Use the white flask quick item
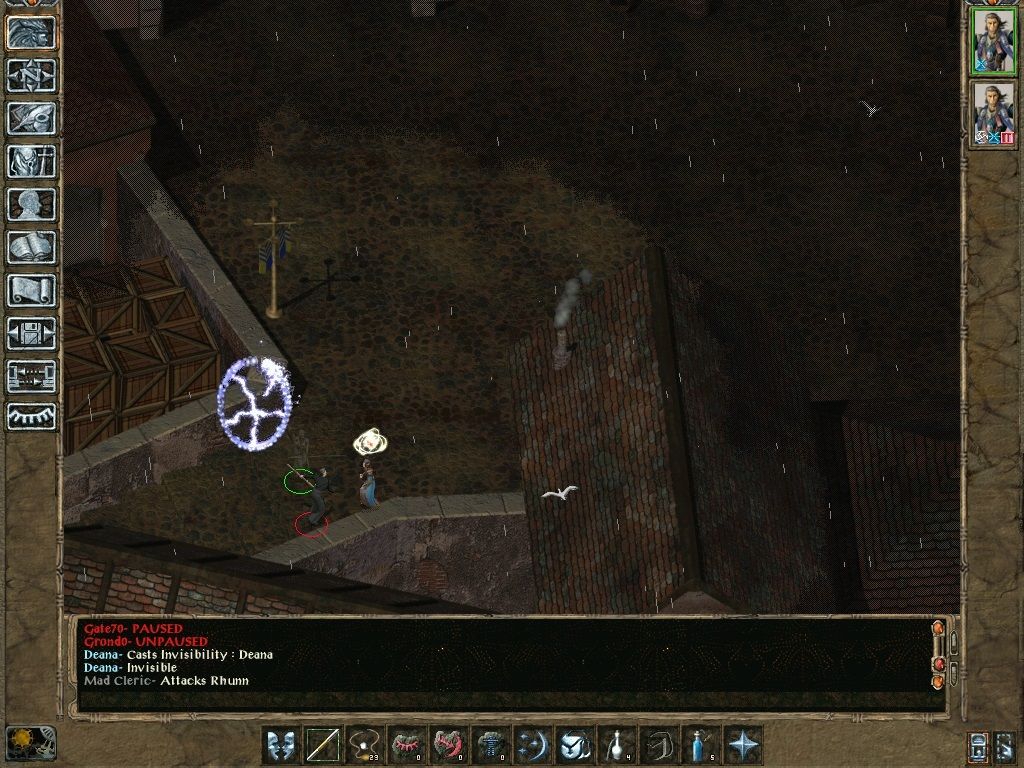Screen dimensions: 1024x768 pos(617,745)
